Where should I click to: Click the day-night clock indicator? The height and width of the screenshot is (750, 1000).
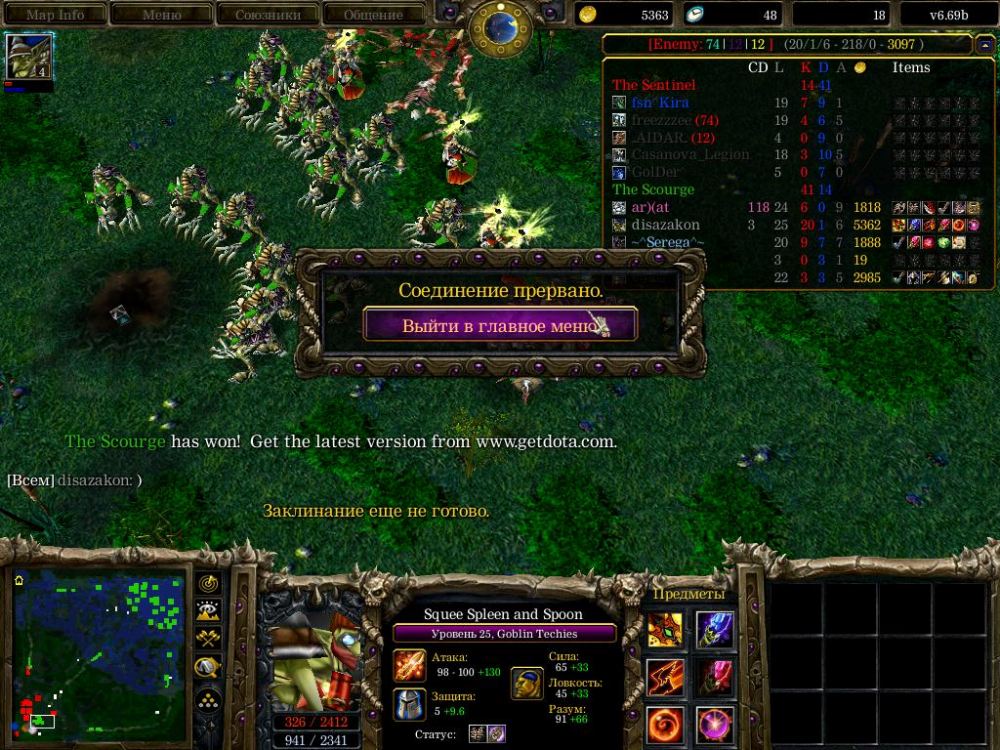500,27
